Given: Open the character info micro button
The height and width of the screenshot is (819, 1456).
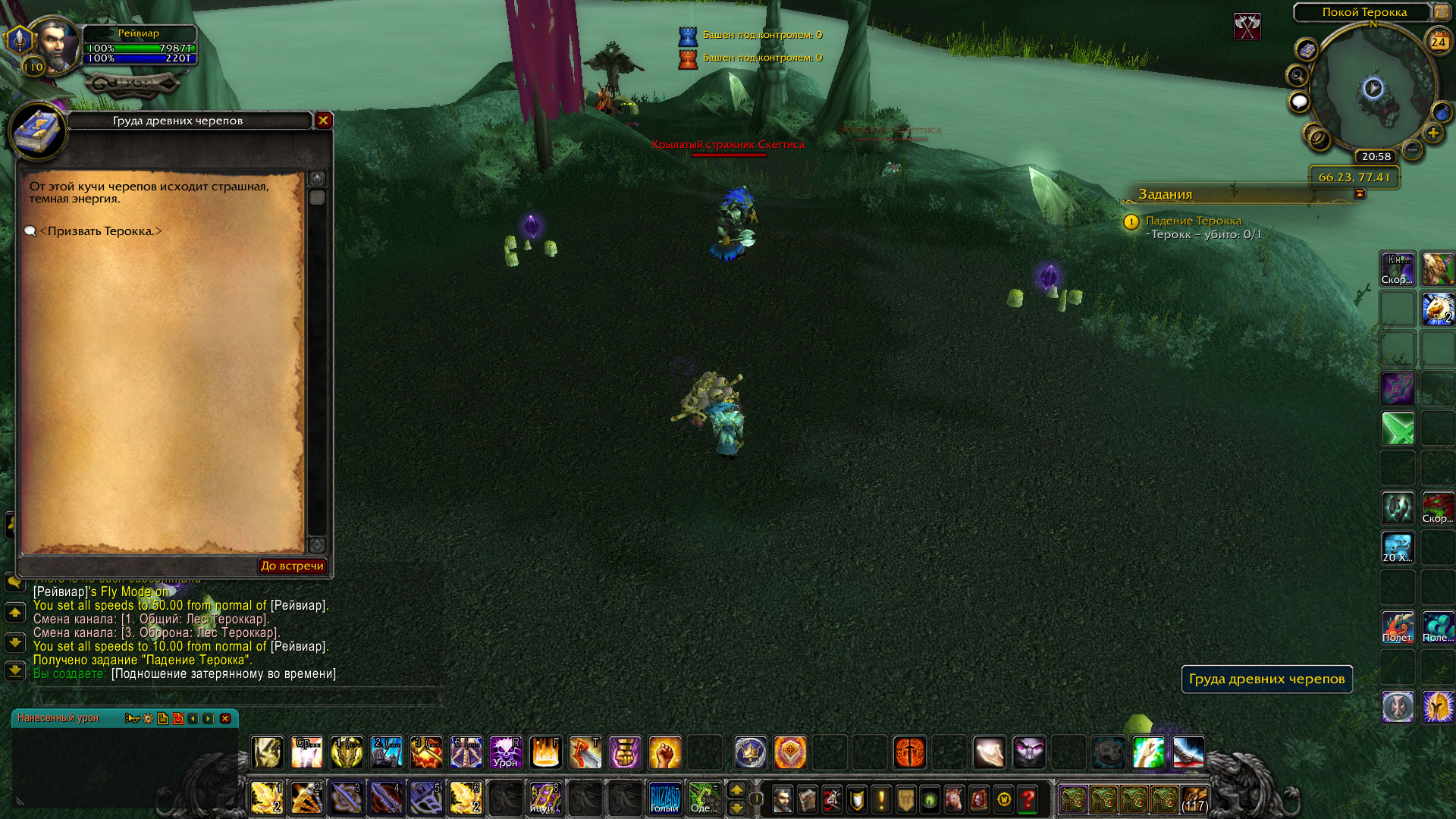Looking at the screenshot, I should [x=783, y=799].
